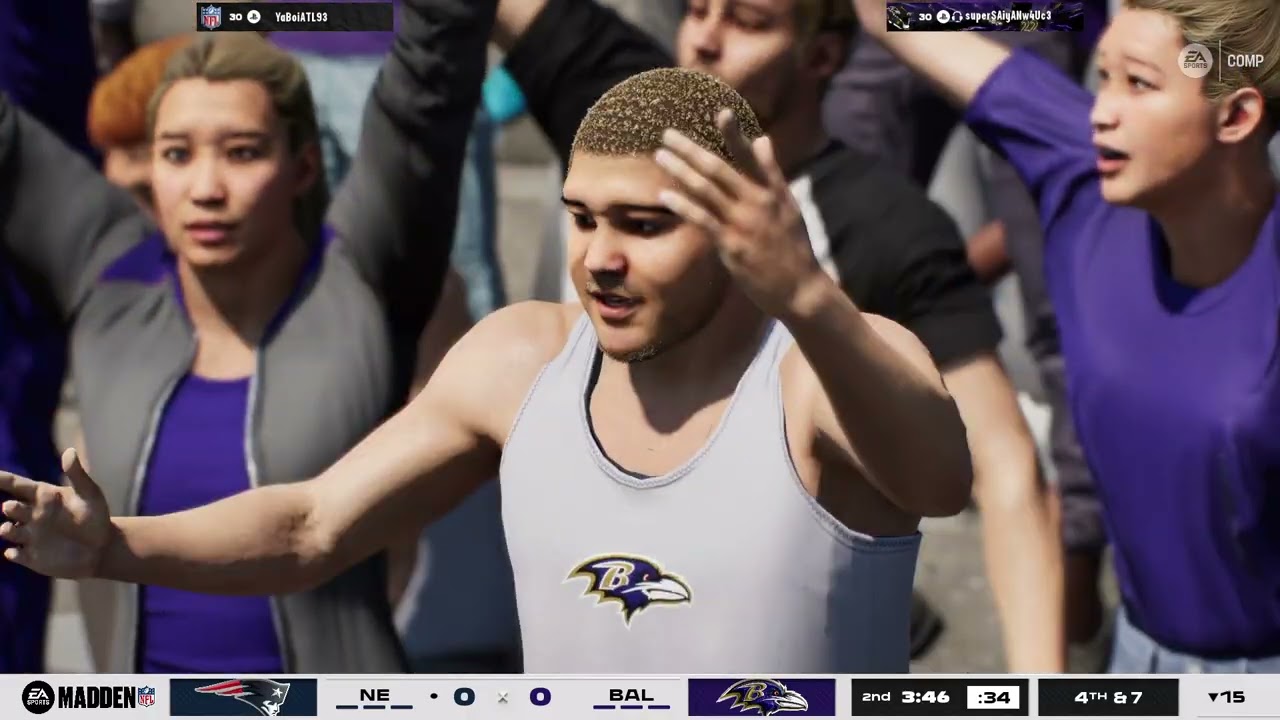Select the YaBoiATL93 player banner
This screenshot has height=720, width=1280.
[x=294, y=17]
